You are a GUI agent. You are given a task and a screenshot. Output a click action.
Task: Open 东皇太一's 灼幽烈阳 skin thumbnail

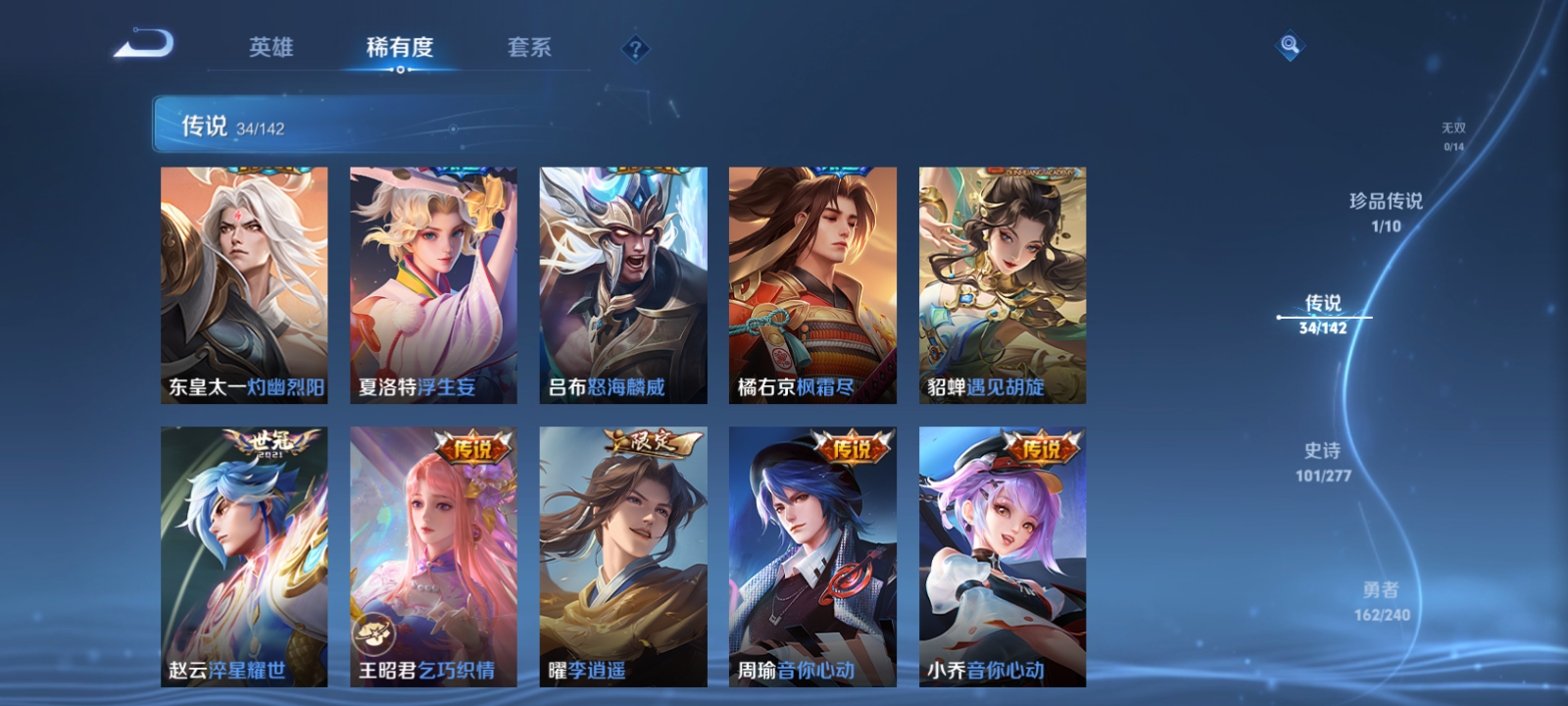click(245, 284)
